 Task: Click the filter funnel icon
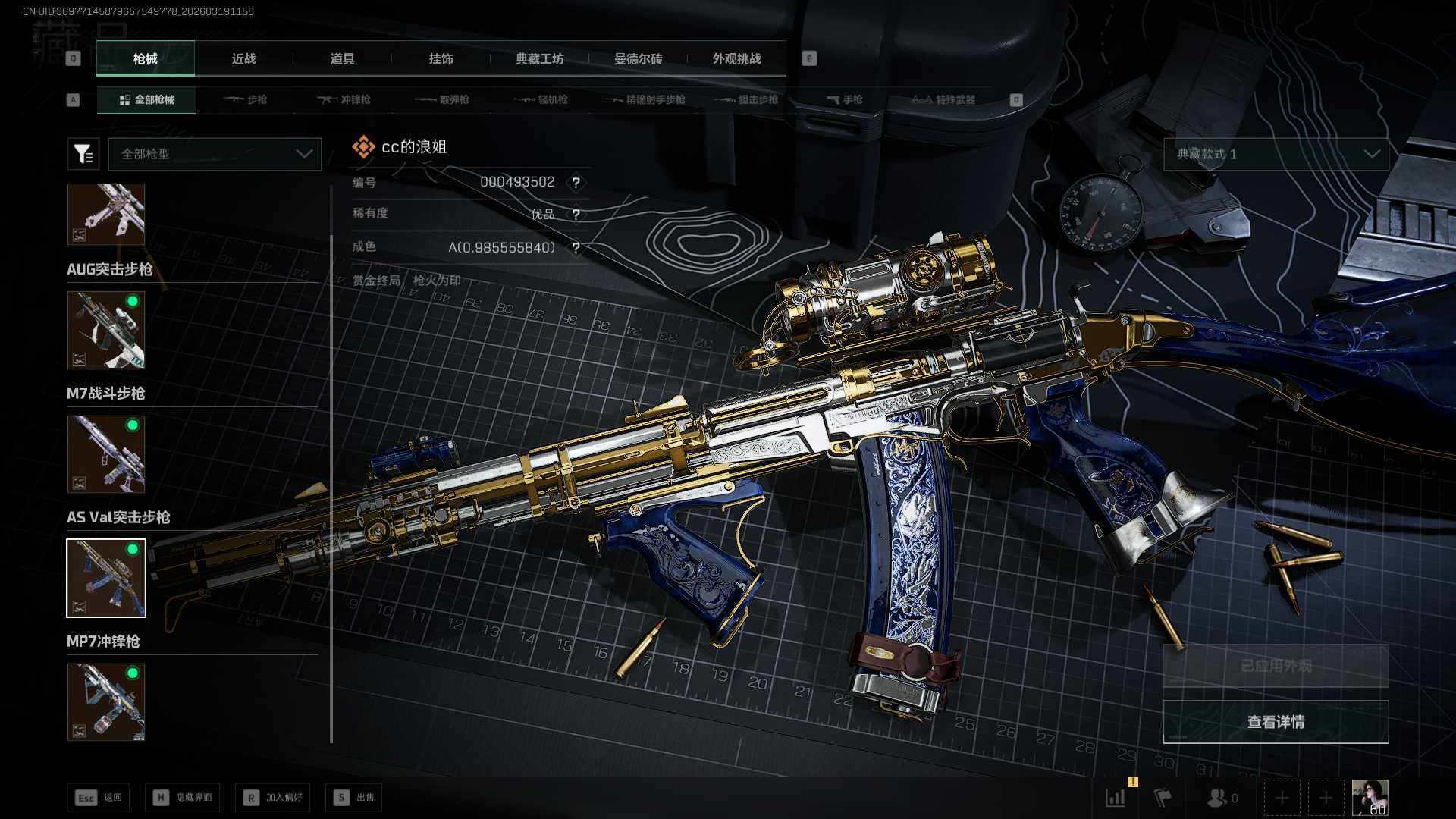pos(83,154)
